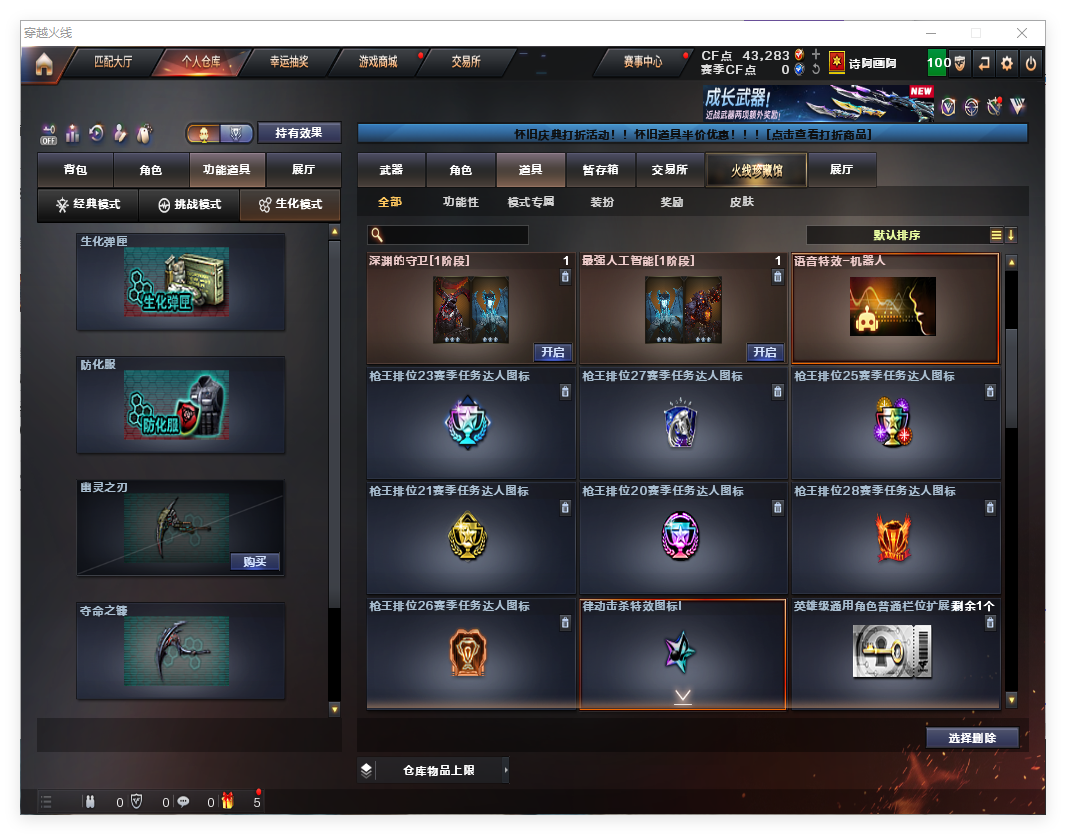Open the 交易所 exchange page
Viewport: 1066px width, 835px height.
465,62
